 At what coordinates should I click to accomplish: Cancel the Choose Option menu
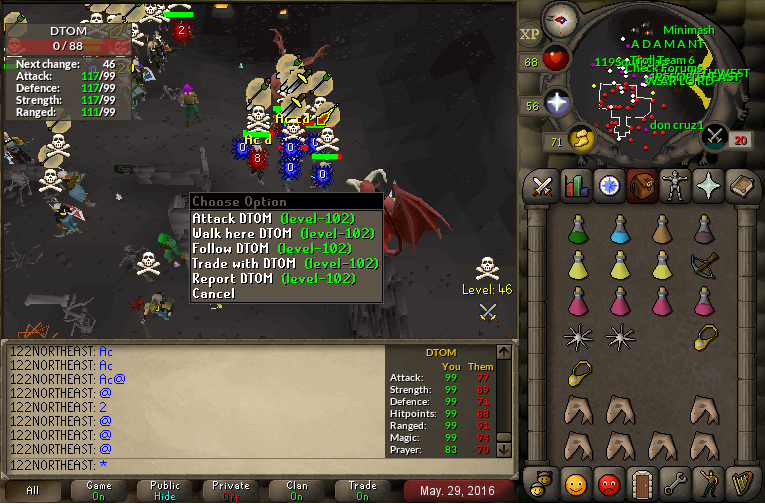(213, 294)
